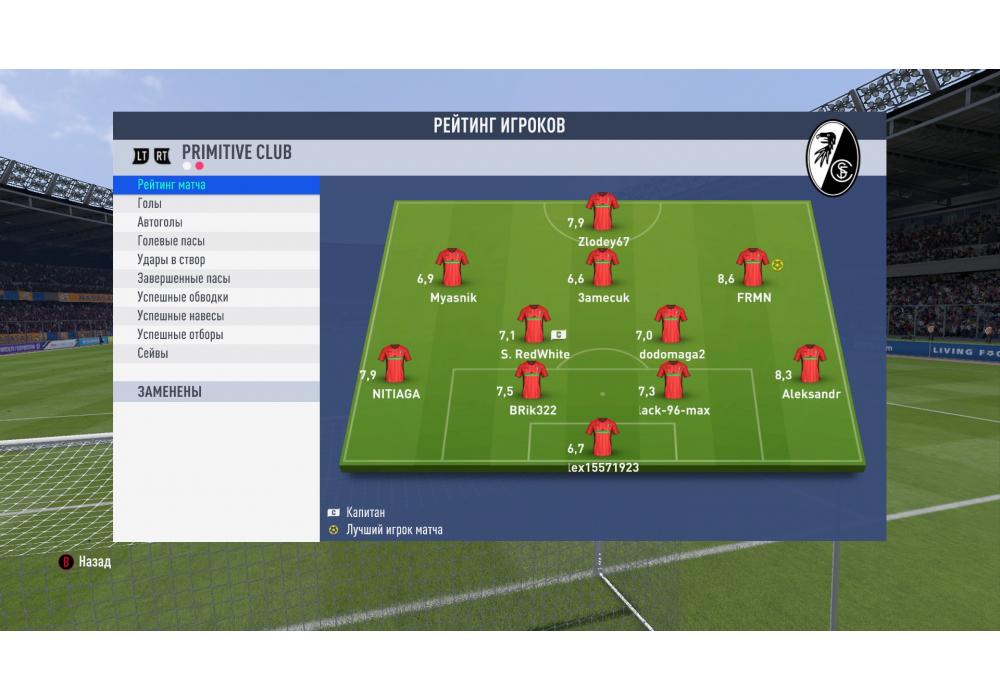Pick midfielder dodomaga2 on the pitch
Viewport: 1000px width, 700px height.
click(672, 326)
